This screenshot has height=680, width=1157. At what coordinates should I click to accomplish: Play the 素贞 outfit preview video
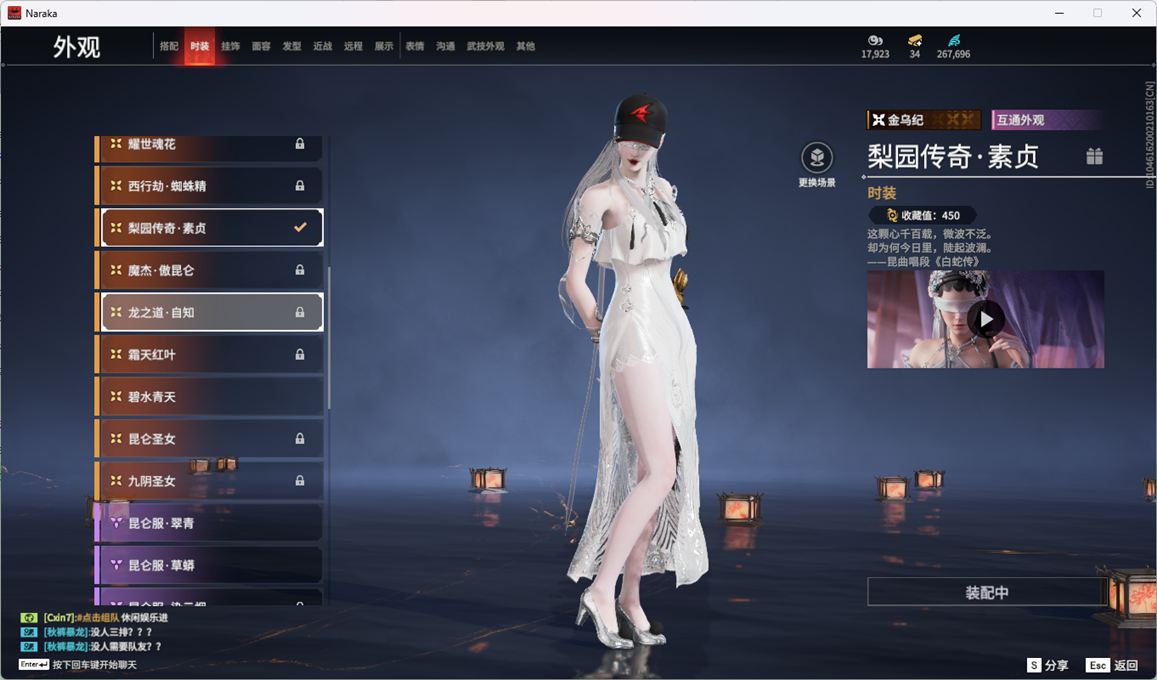click(x=985, y=319)
